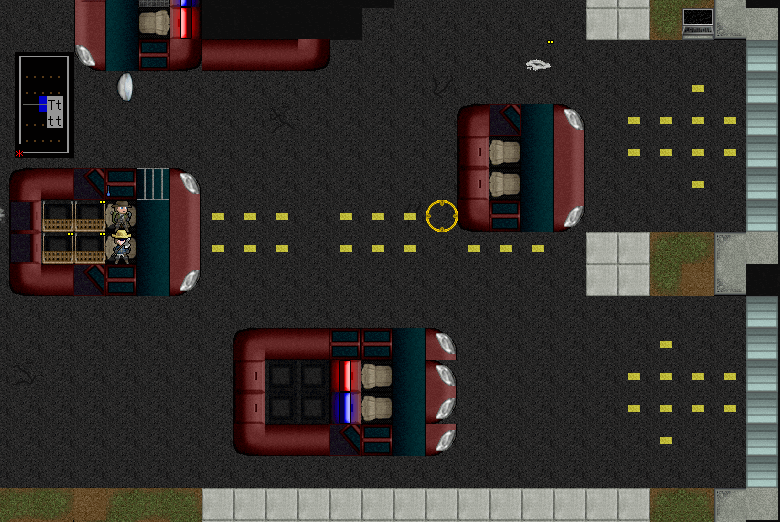This screenshot has width=780, height=522.
Task: Select the red asterisk on the map panel
Action: [x=19, y=153]
